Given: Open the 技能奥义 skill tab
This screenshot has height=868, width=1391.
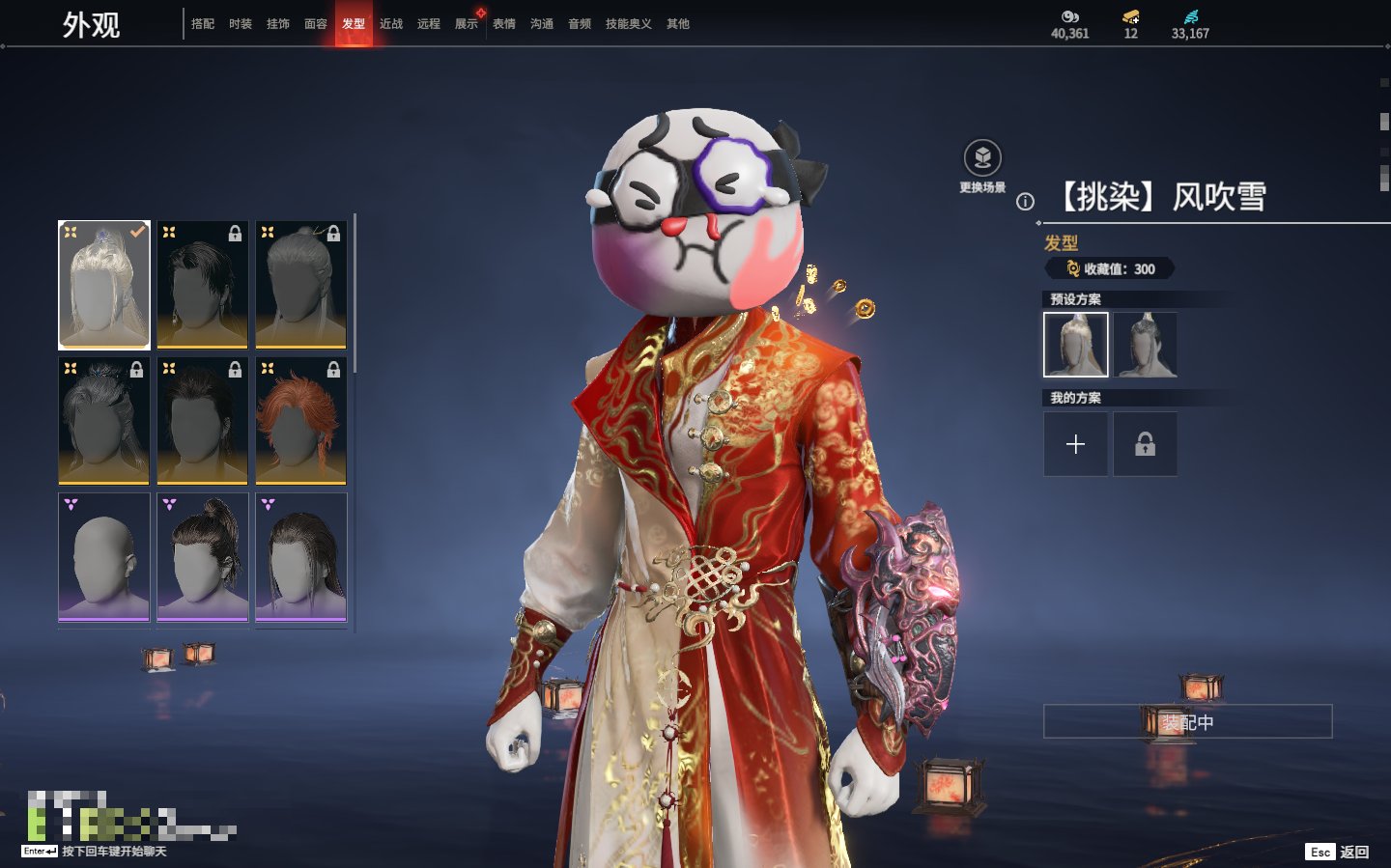Looking at the screenshot, I should click(628, 24).
